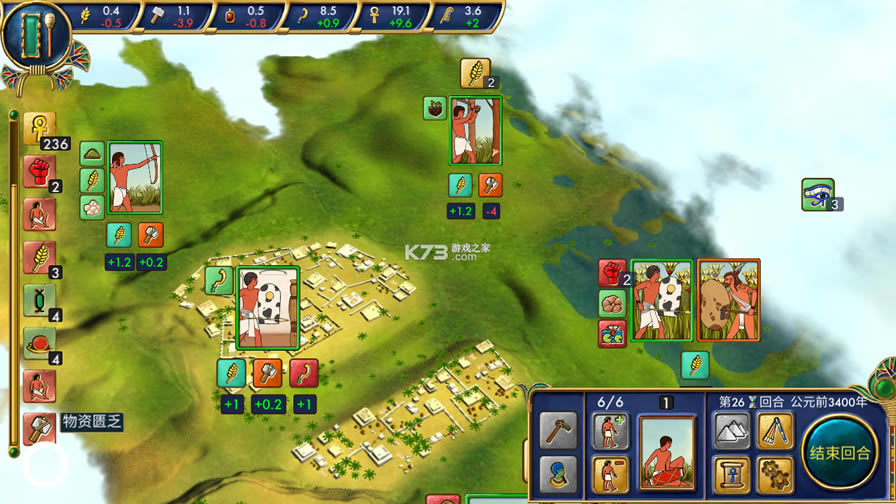This screenshot has height=504, width=896.
Task: Open the red fist notification in sidebar
Action: 39,172
